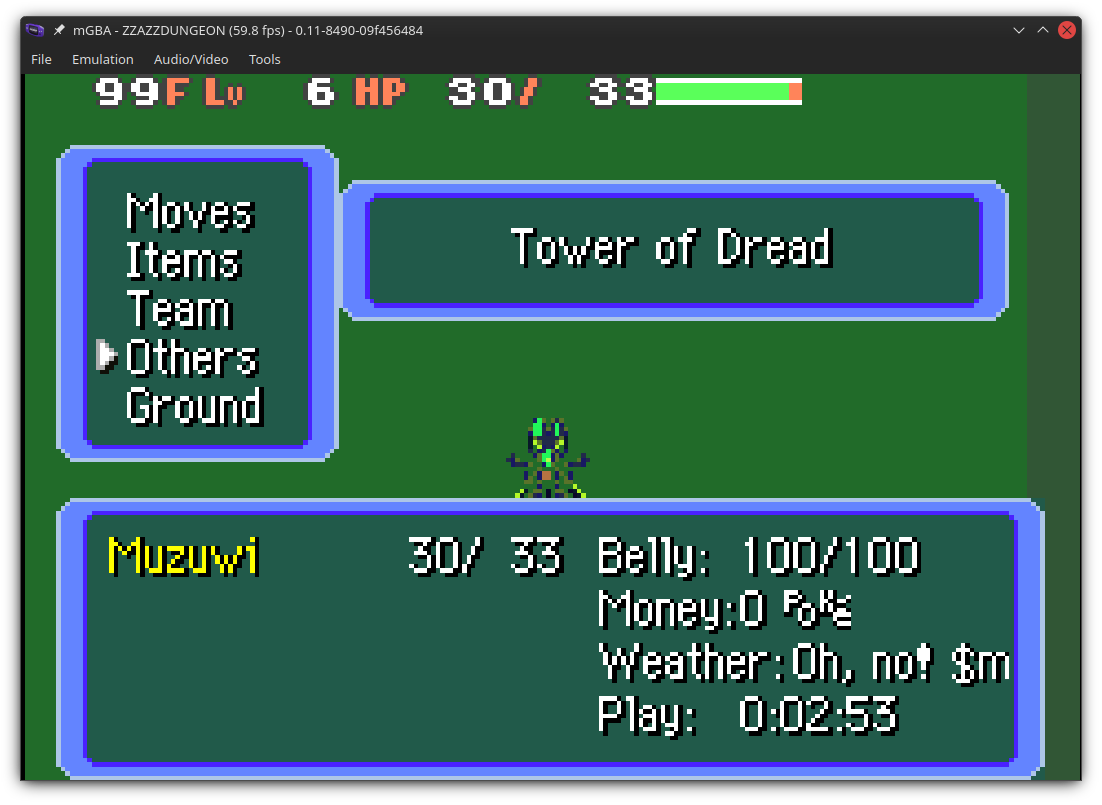
Task: Close the mGBA window
Action: pyautogui.click(x=1067, y=30)
